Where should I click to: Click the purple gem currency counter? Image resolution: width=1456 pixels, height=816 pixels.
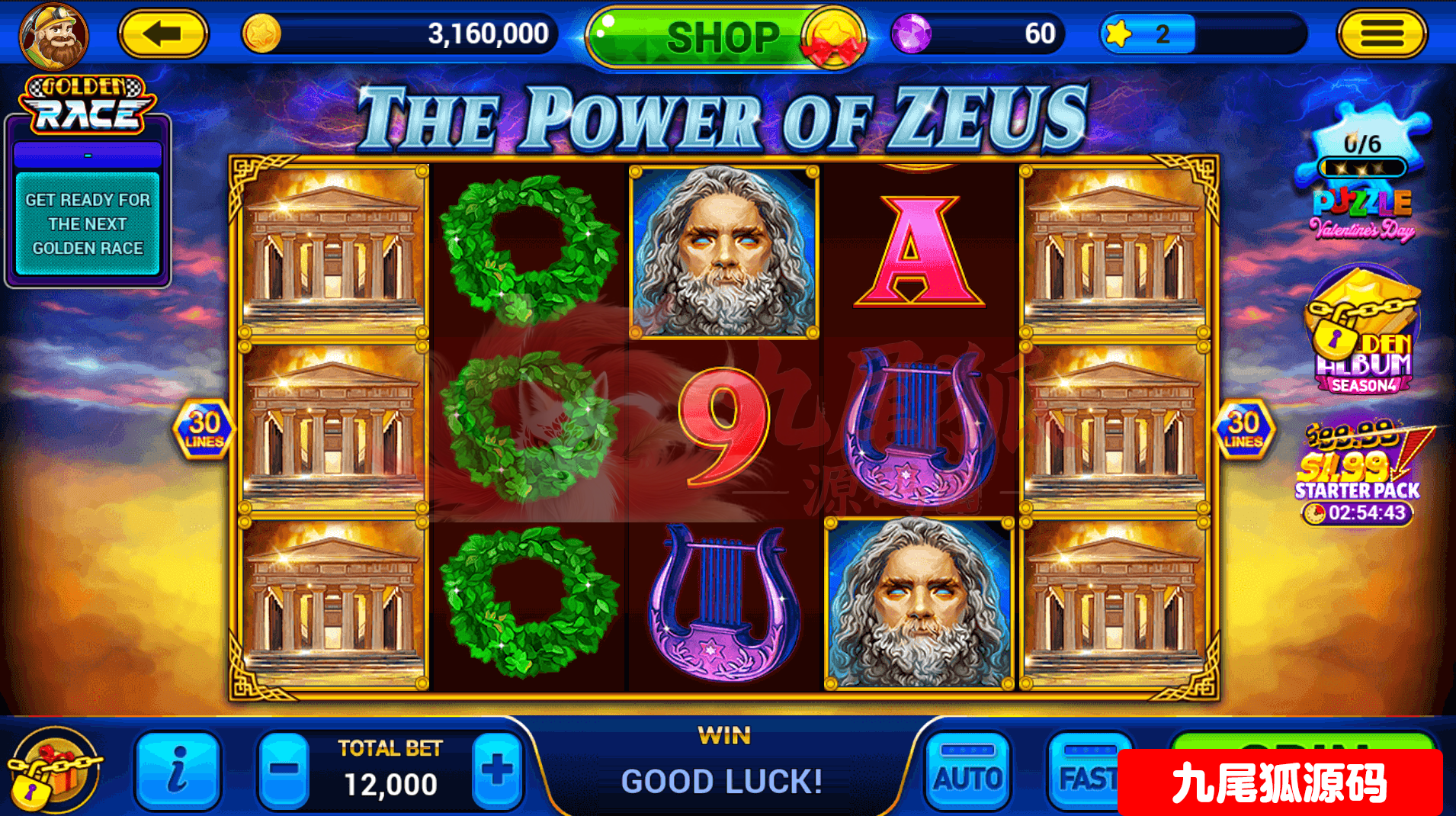977,34
